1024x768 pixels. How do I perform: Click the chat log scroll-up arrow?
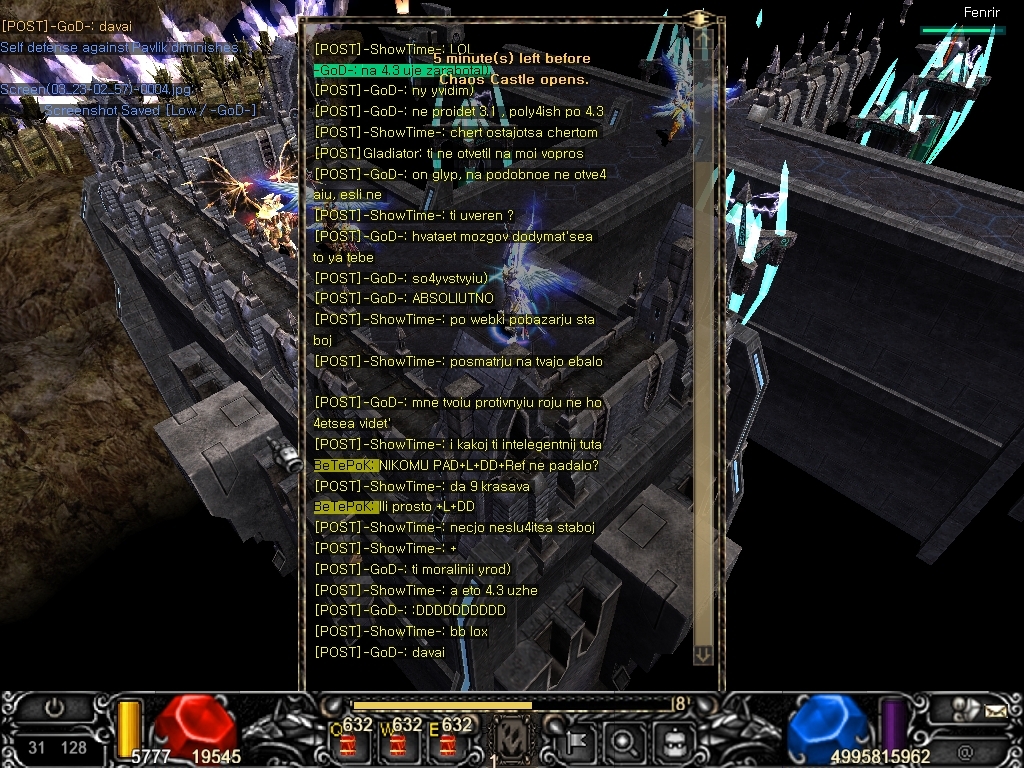pyautogui.click(x=702, y=38)
